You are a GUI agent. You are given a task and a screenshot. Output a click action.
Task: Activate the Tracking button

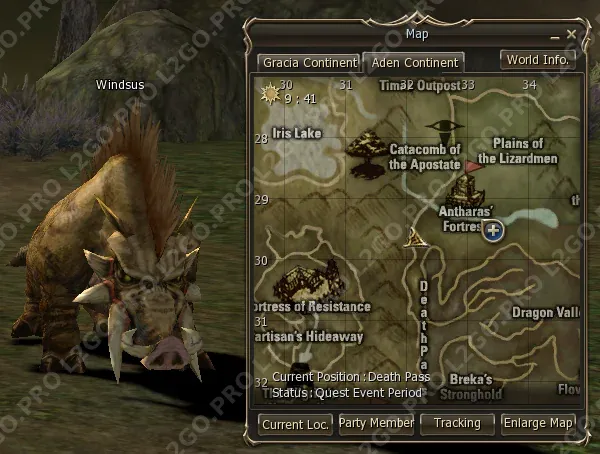point(457,423)
